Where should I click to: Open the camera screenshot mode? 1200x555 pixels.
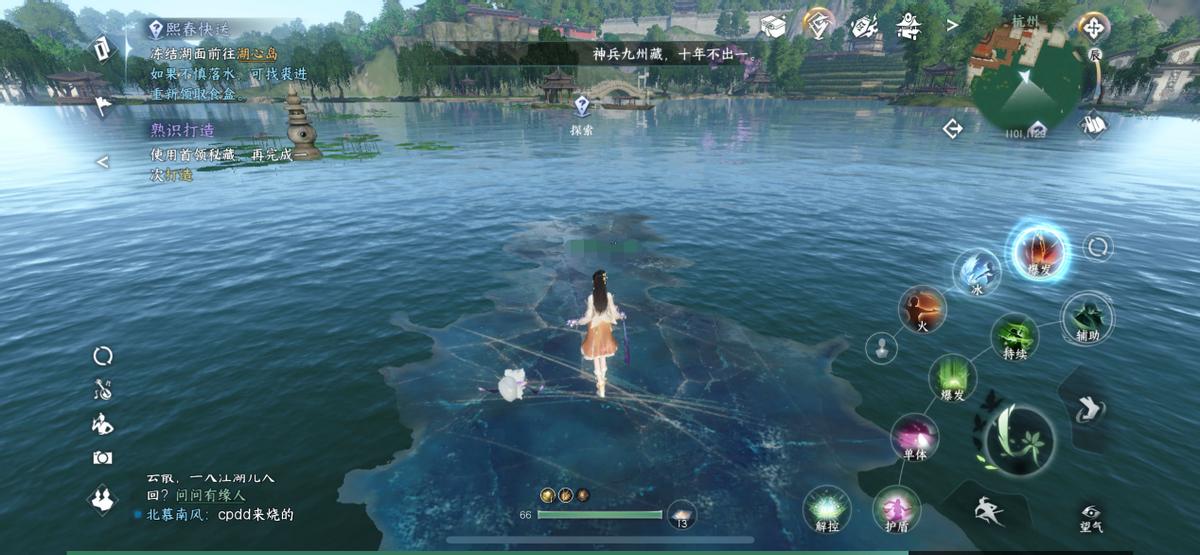(102, 457)
